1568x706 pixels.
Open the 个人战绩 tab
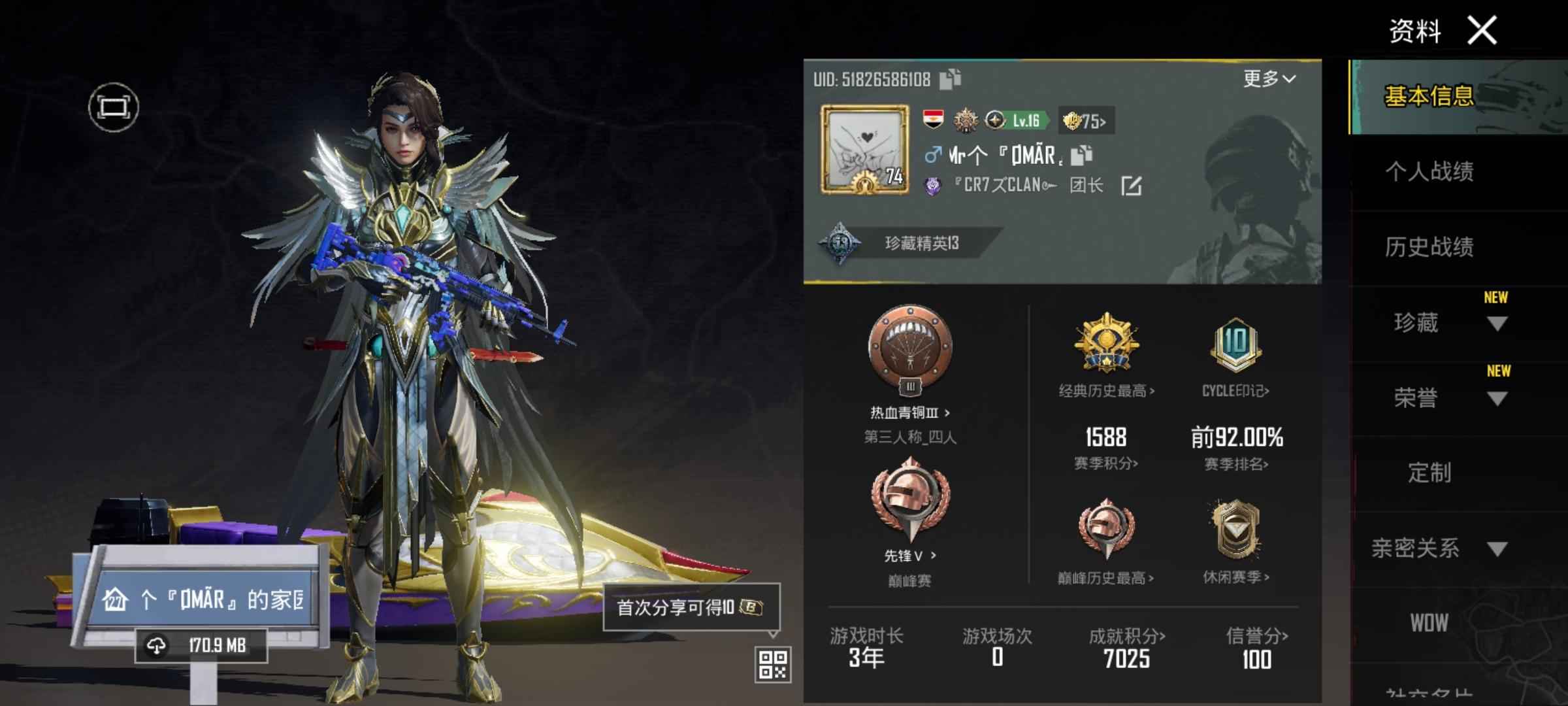tap(1429, 172)
